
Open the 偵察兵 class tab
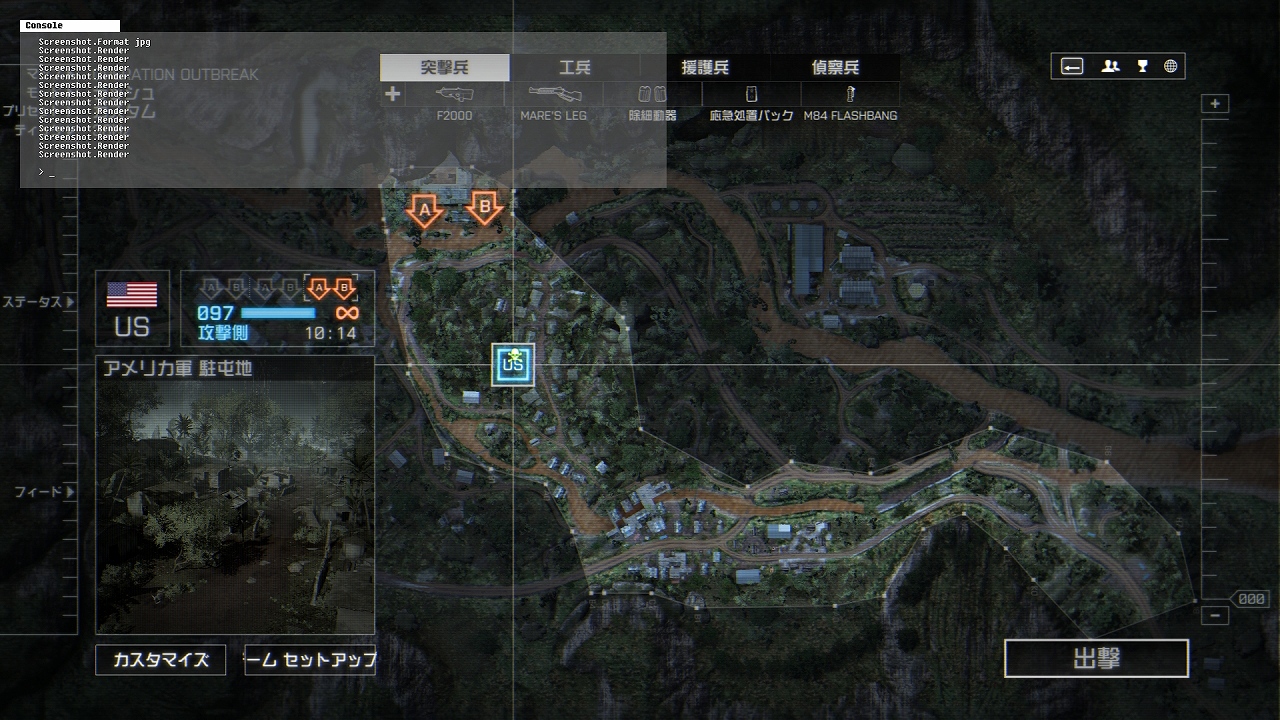point(835,68)
